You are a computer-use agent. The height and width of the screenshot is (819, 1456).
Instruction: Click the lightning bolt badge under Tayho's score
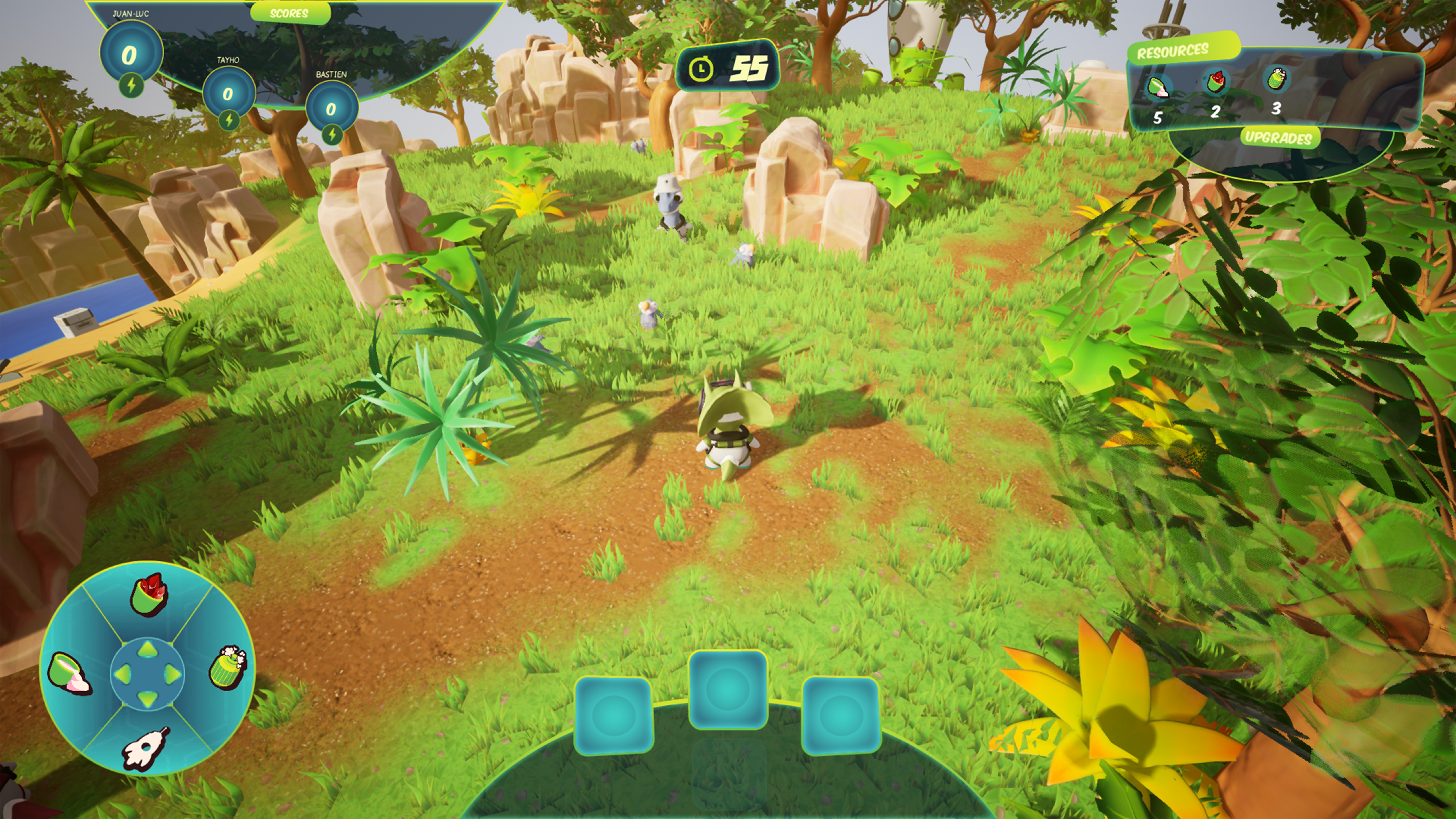click(229, 120)
